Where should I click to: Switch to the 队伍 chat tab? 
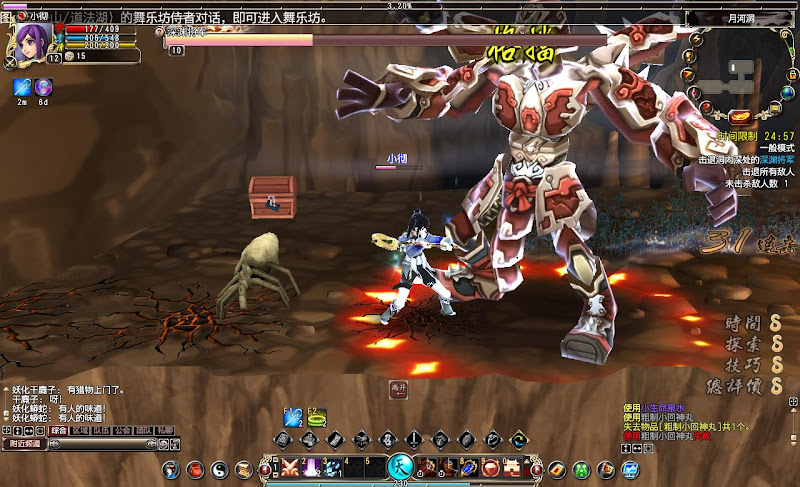click(102, 430)
